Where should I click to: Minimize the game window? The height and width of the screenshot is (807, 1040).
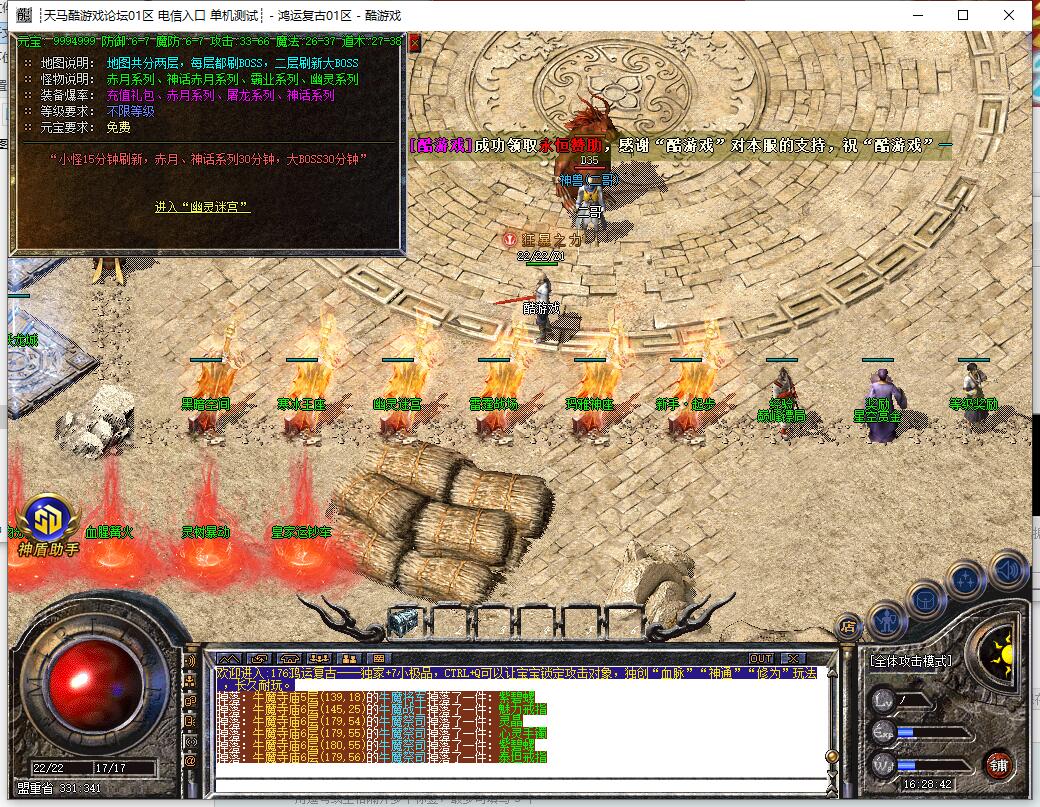pyautogui.click(x=917, y=15)
